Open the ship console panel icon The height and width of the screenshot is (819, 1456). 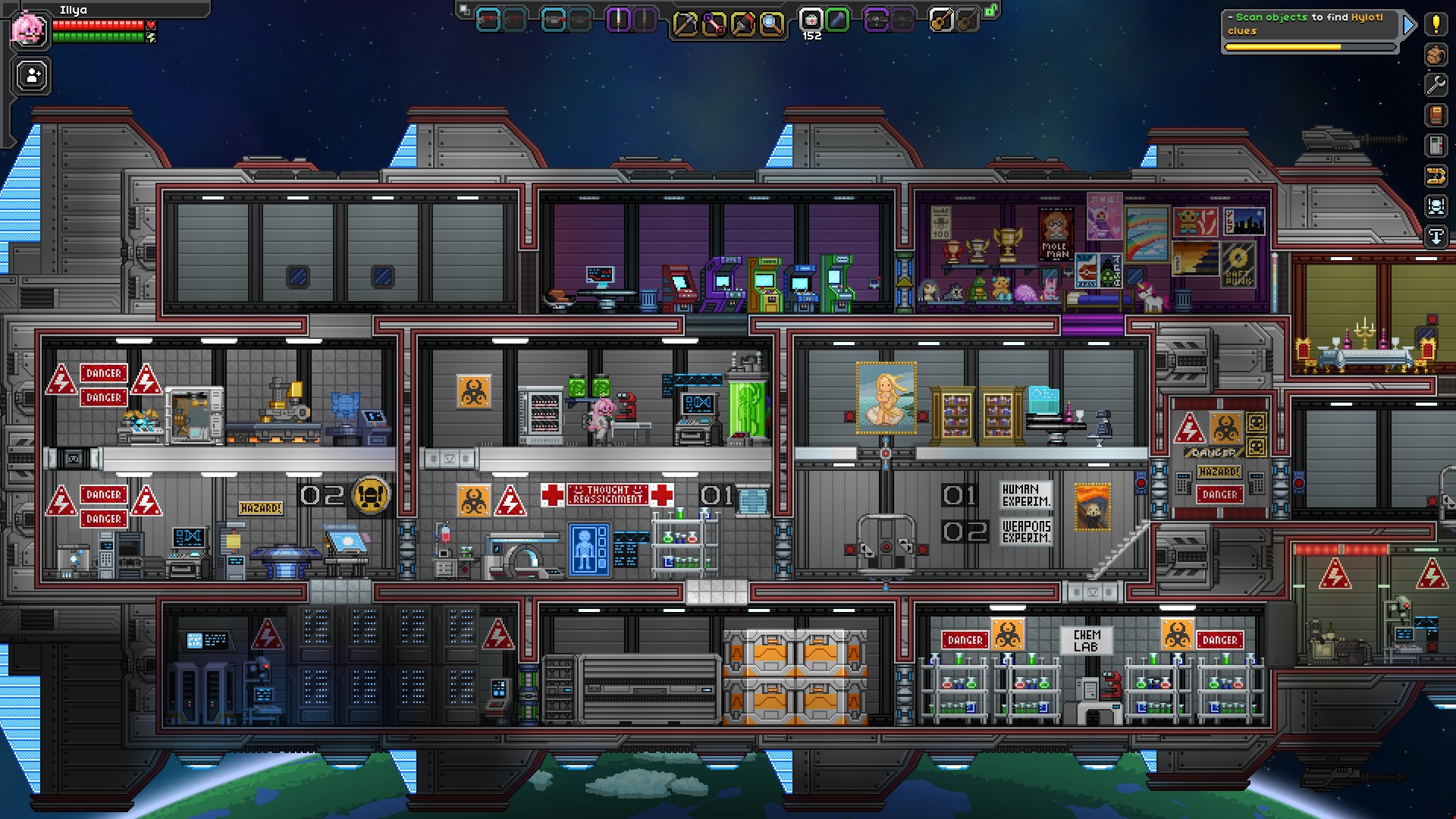(1436, 145)
